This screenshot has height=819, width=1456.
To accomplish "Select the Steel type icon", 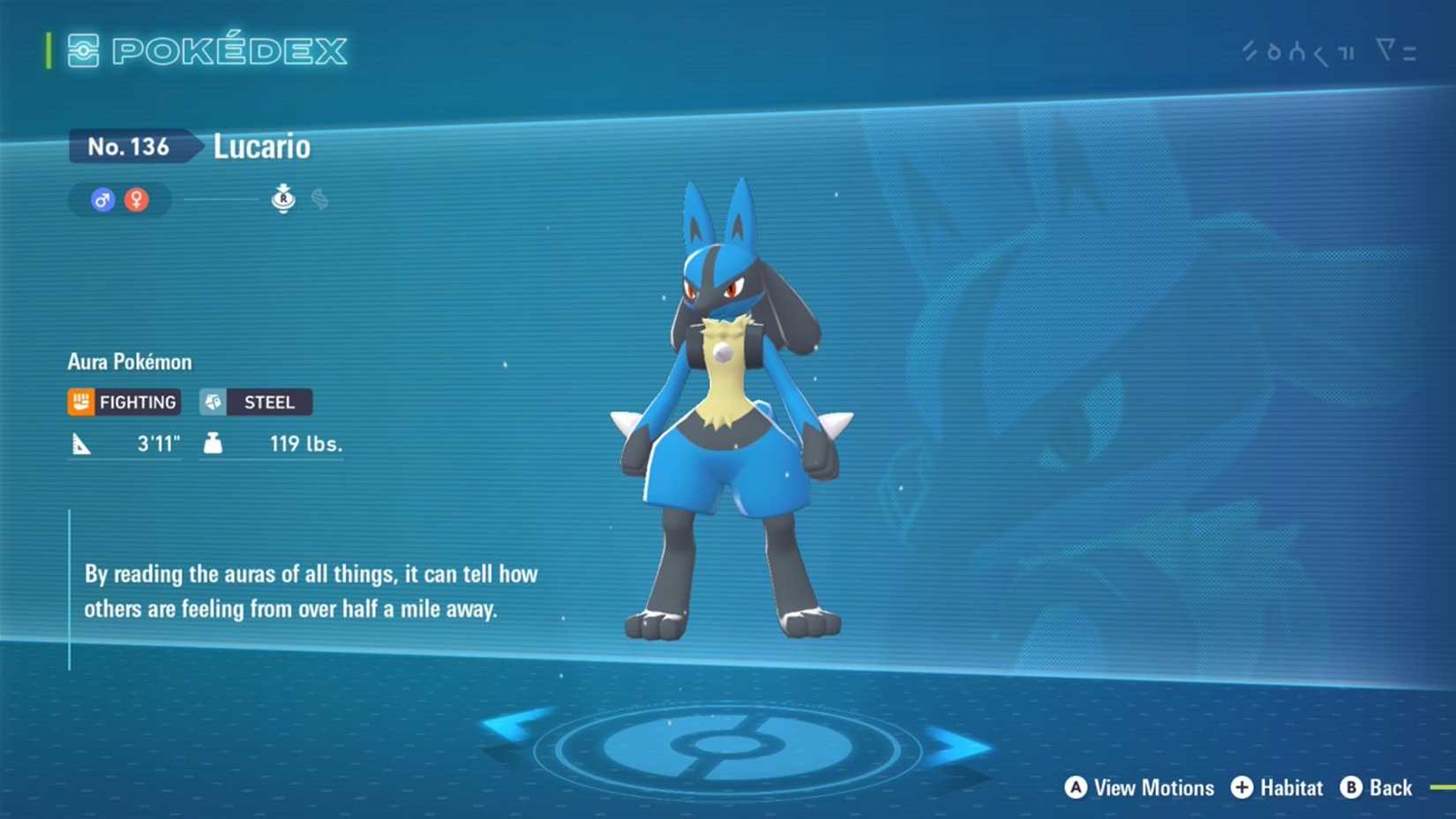I will (x=214, y=402).
